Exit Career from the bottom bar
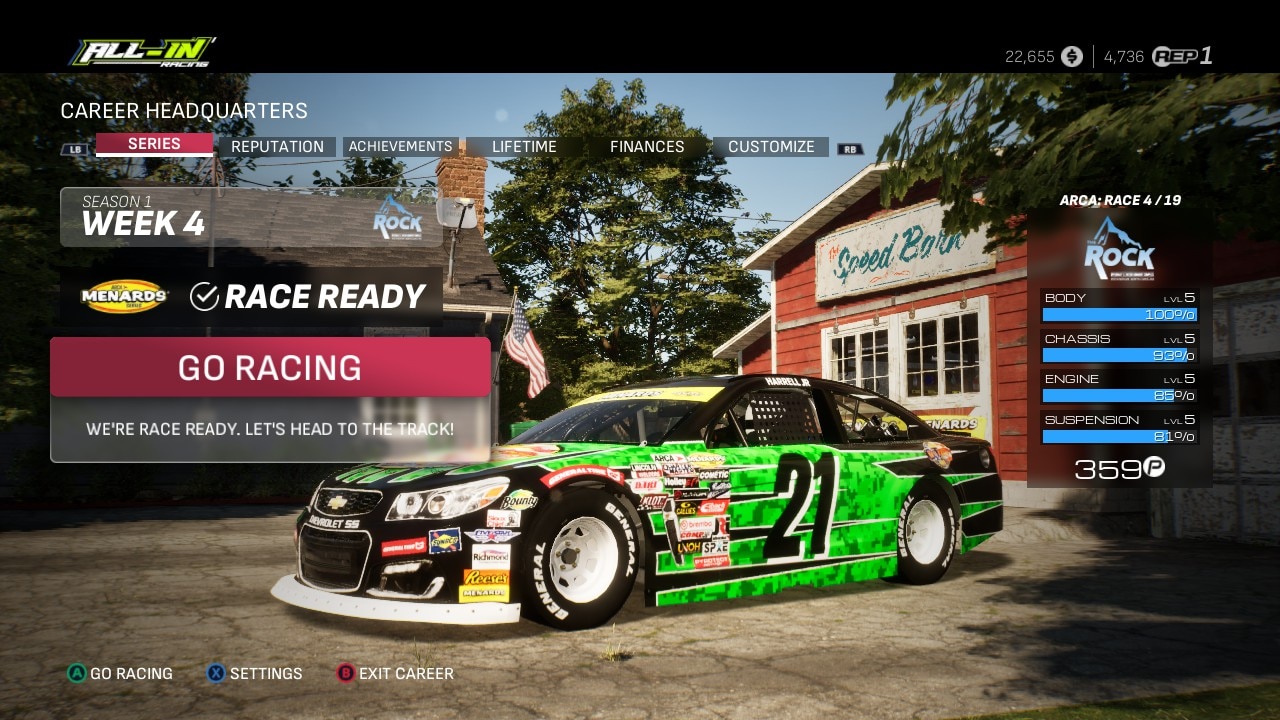The height and width of the screenshot is (720, 1280). 395,674
